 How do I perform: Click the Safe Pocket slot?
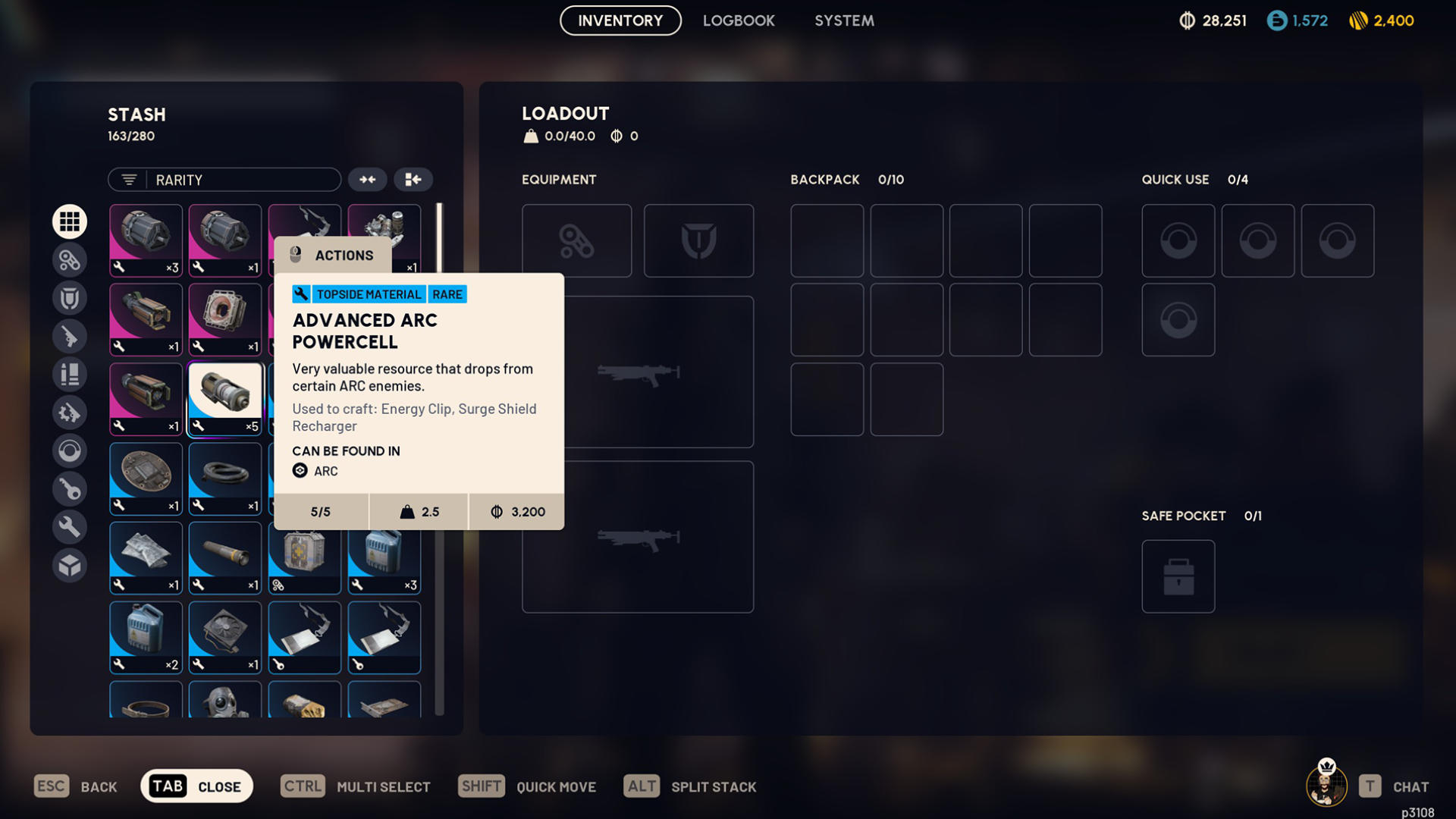(1178, 576)
